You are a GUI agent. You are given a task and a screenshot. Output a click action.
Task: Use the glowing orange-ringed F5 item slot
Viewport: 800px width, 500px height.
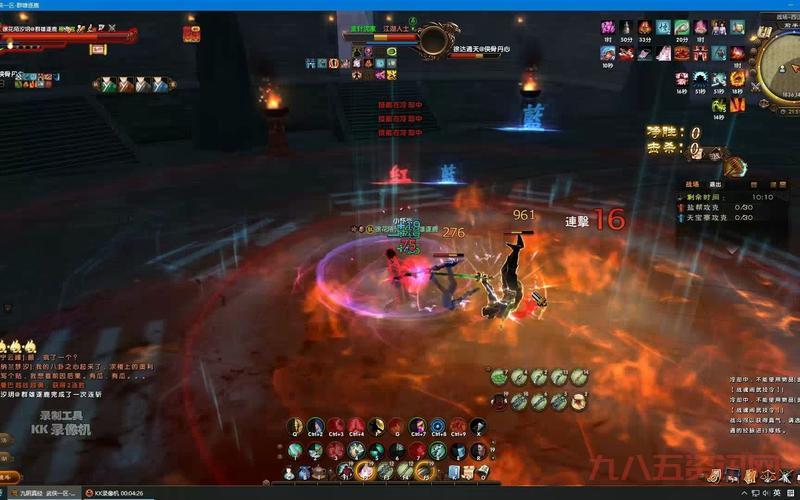click(x=425, y=470)
